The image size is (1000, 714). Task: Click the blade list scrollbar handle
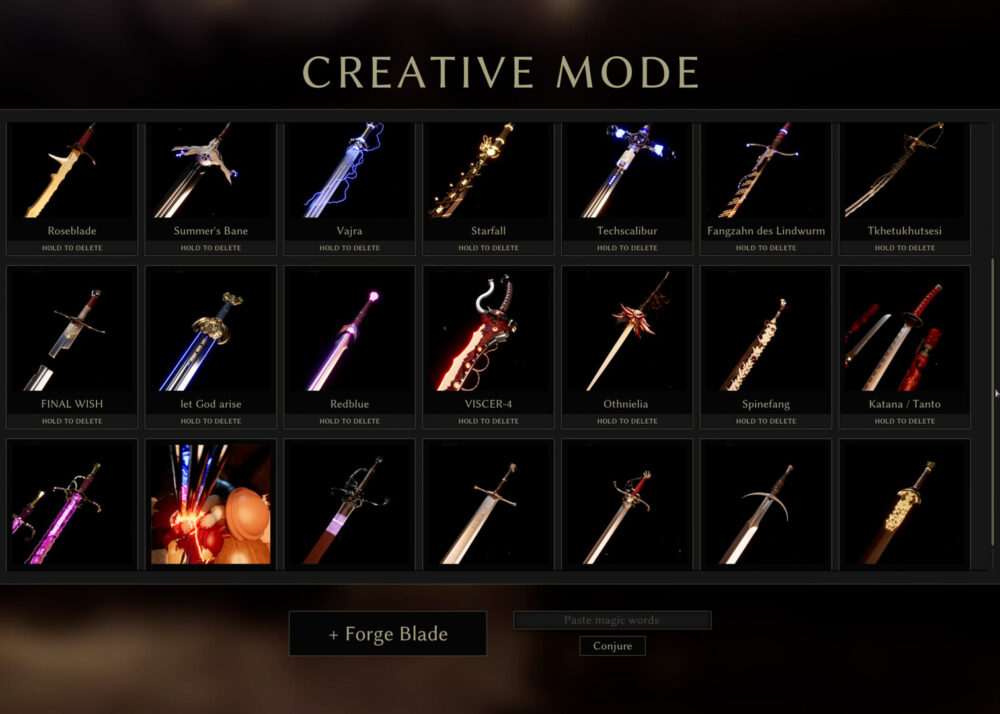click(x=992, y=390)
